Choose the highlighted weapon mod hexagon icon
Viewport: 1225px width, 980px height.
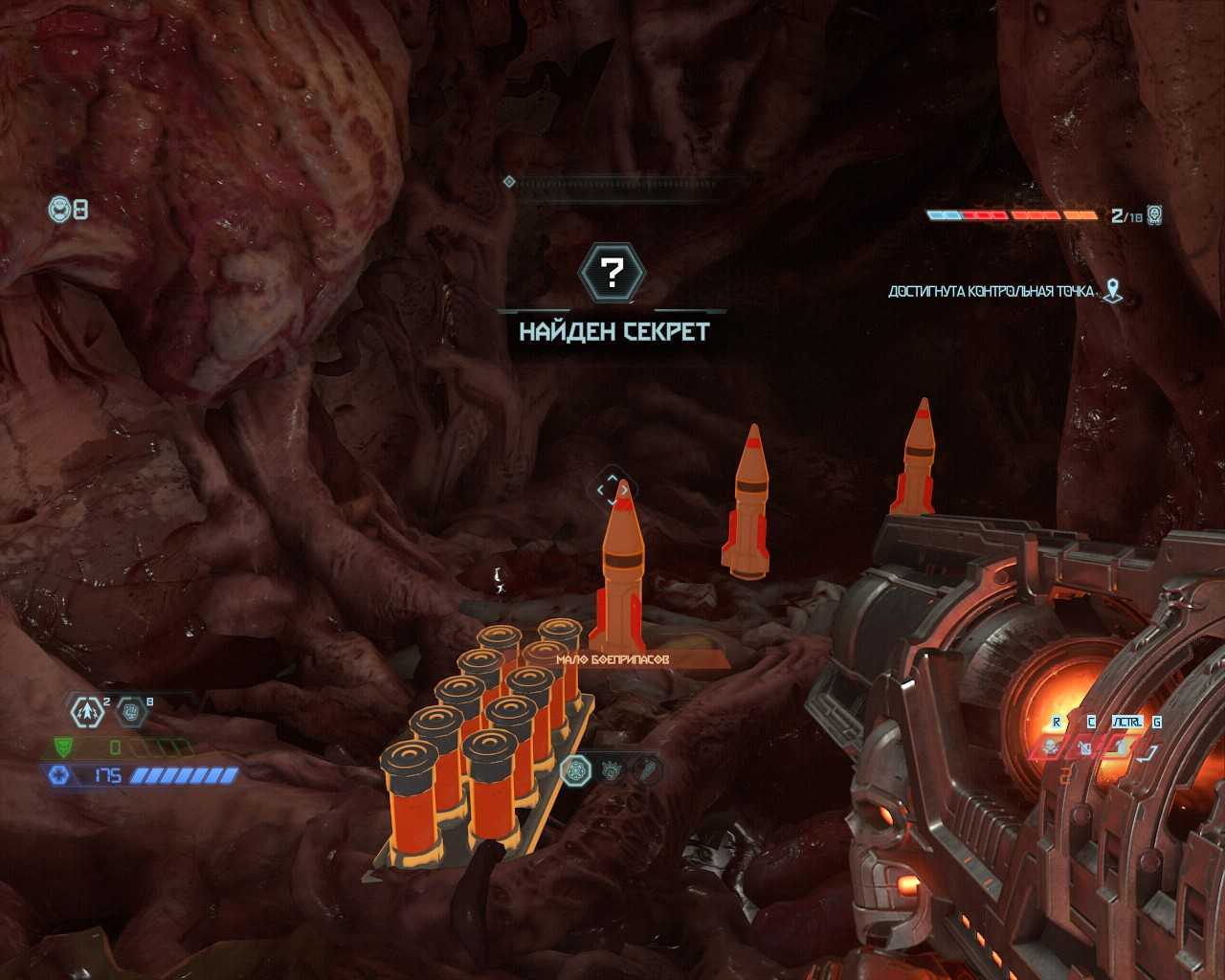[x=575, y=769]
